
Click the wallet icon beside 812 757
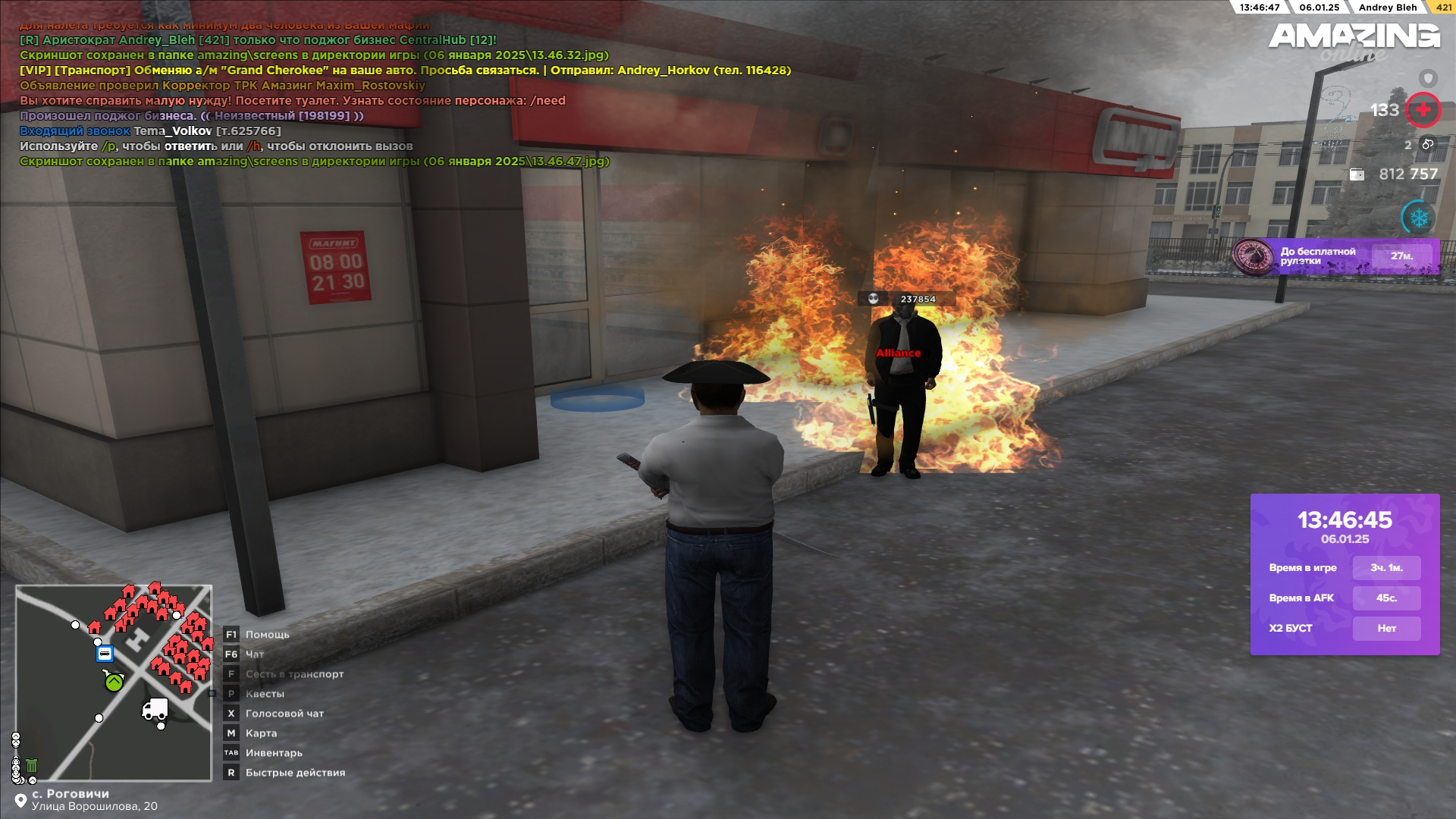coord(1357,174)
